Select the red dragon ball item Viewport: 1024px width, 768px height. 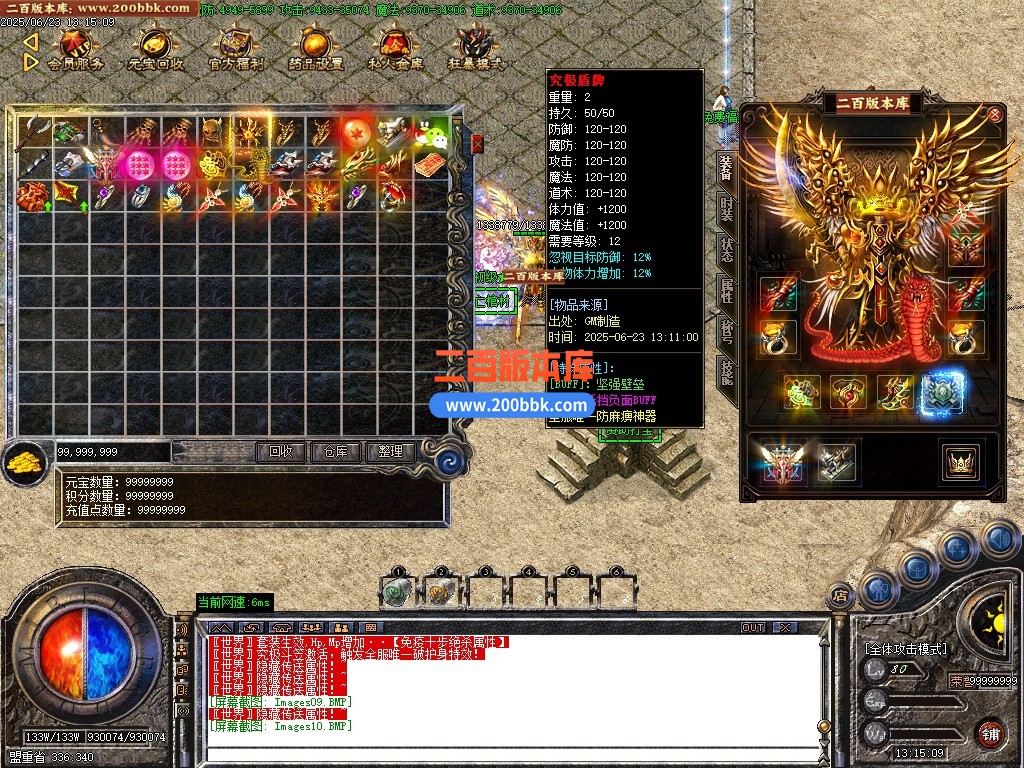tap(355, 130)
